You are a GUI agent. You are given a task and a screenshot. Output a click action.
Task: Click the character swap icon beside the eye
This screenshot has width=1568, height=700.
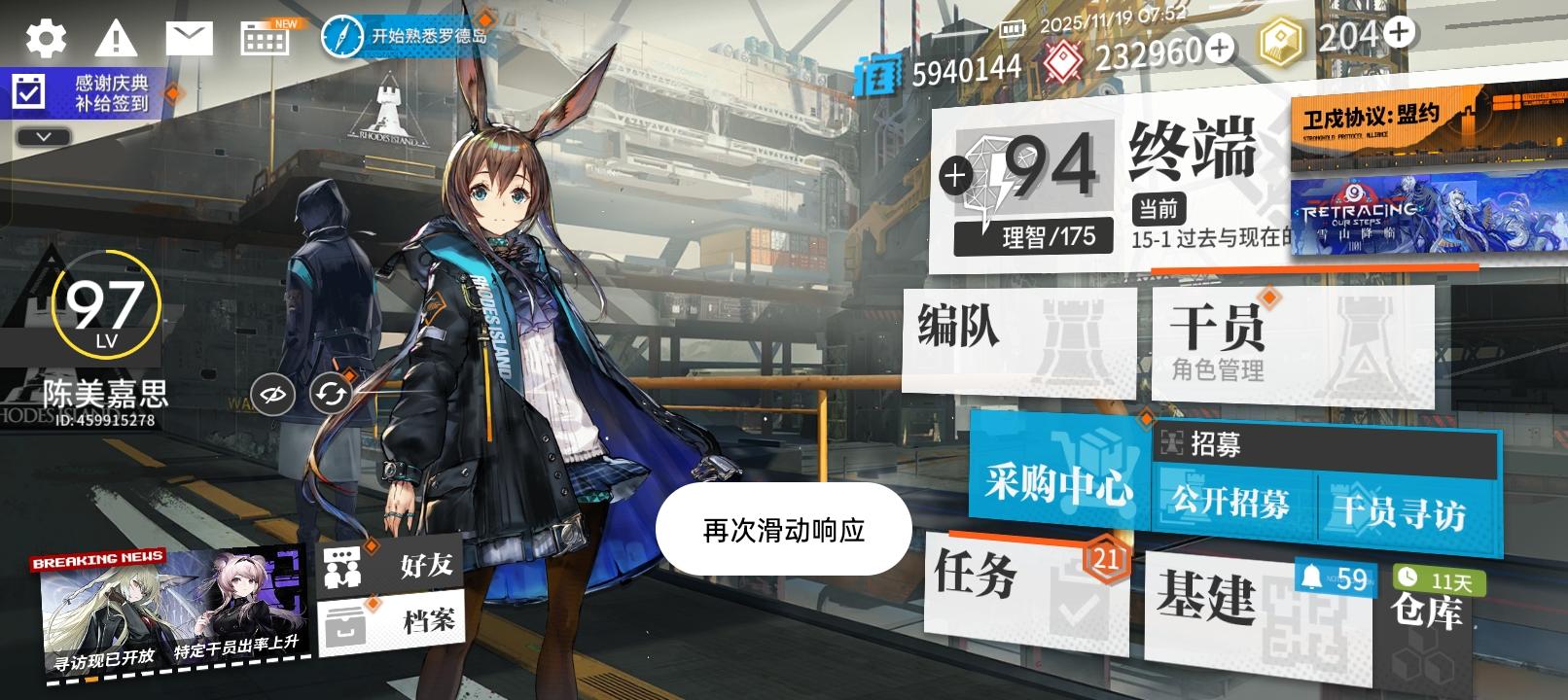[330, 394]
